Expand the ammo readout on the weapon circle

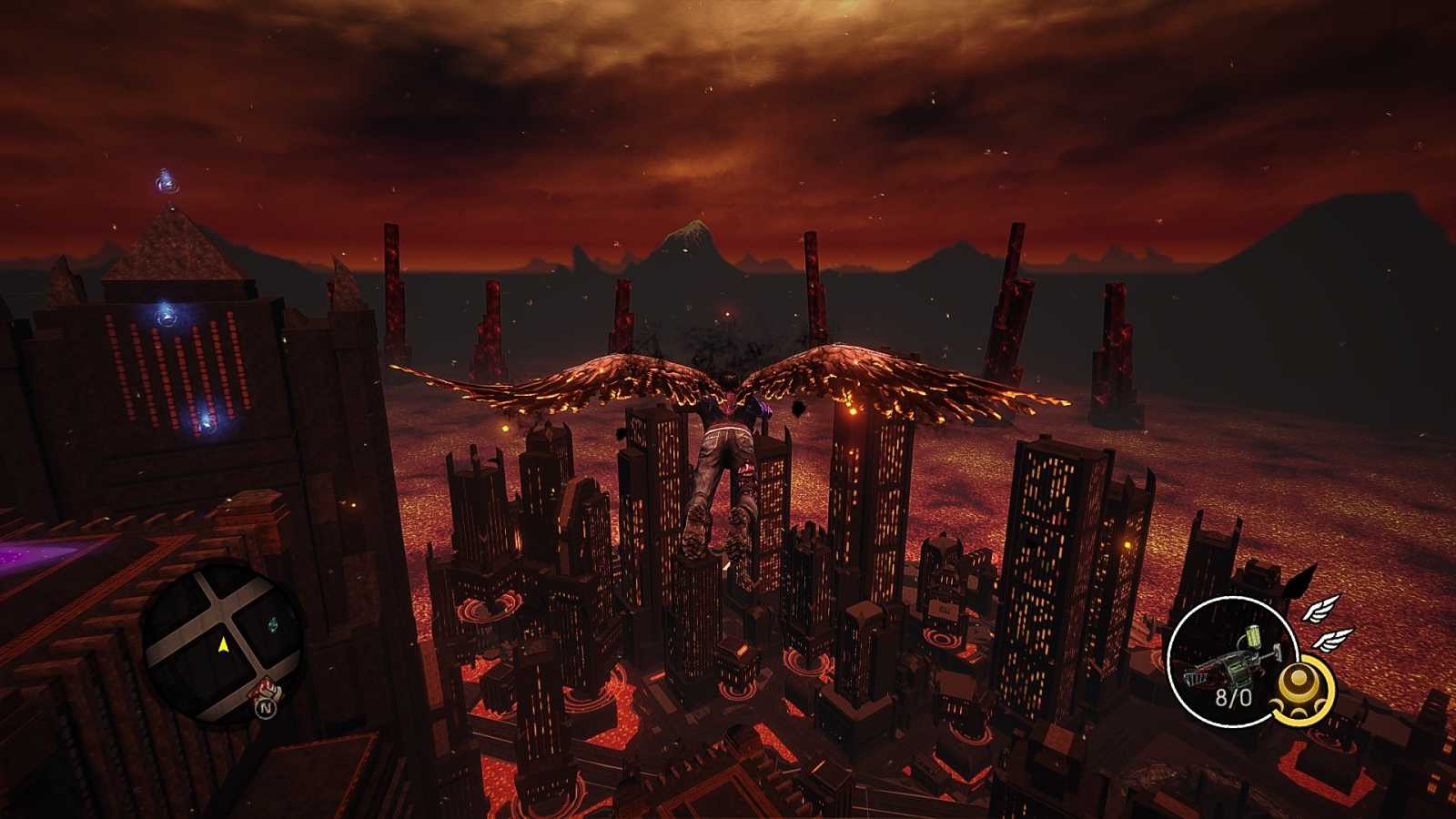click(x=1234, y=697)
